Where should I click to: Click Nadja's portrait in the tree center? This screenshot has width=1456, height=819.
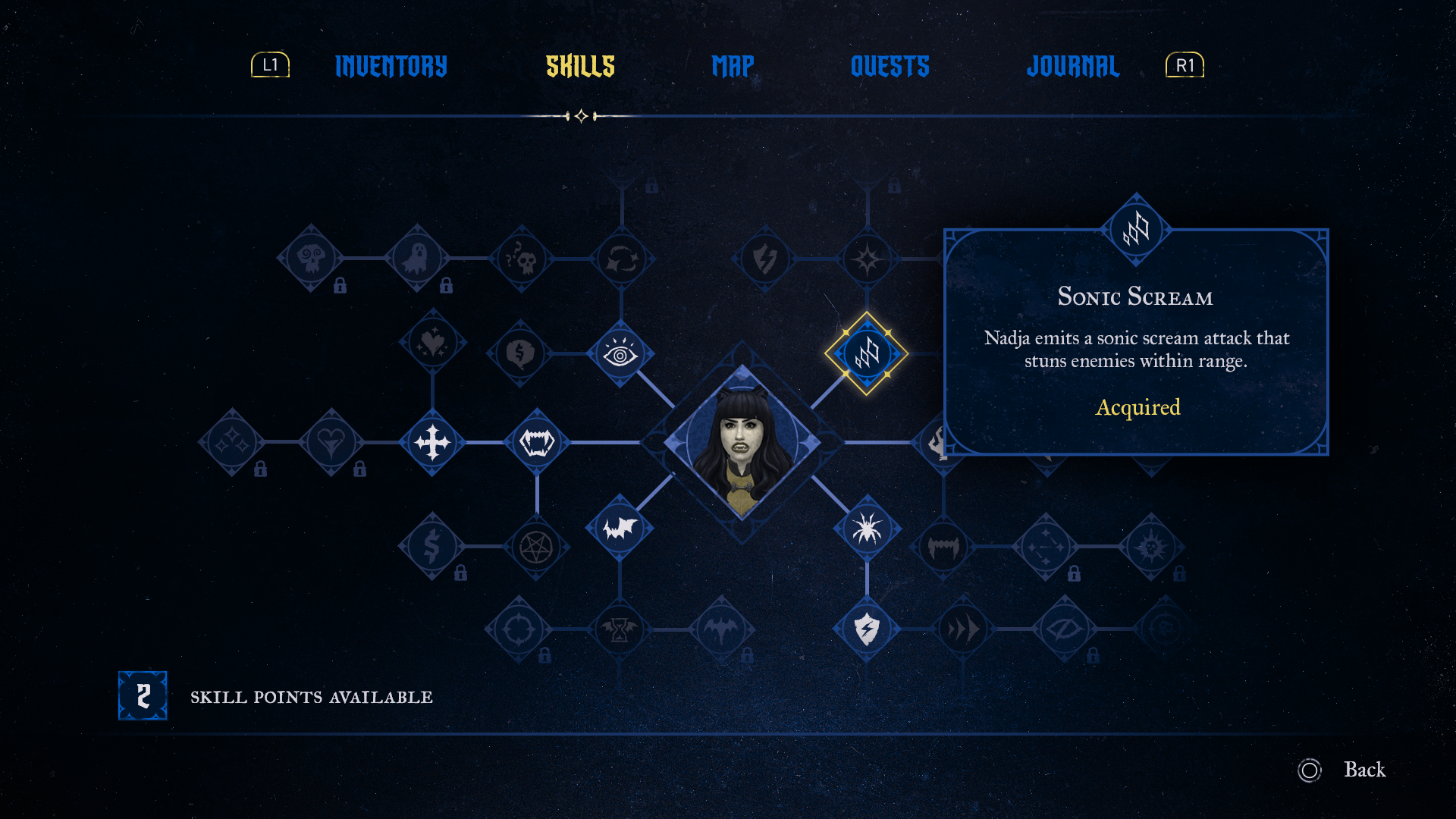point(742,442)
